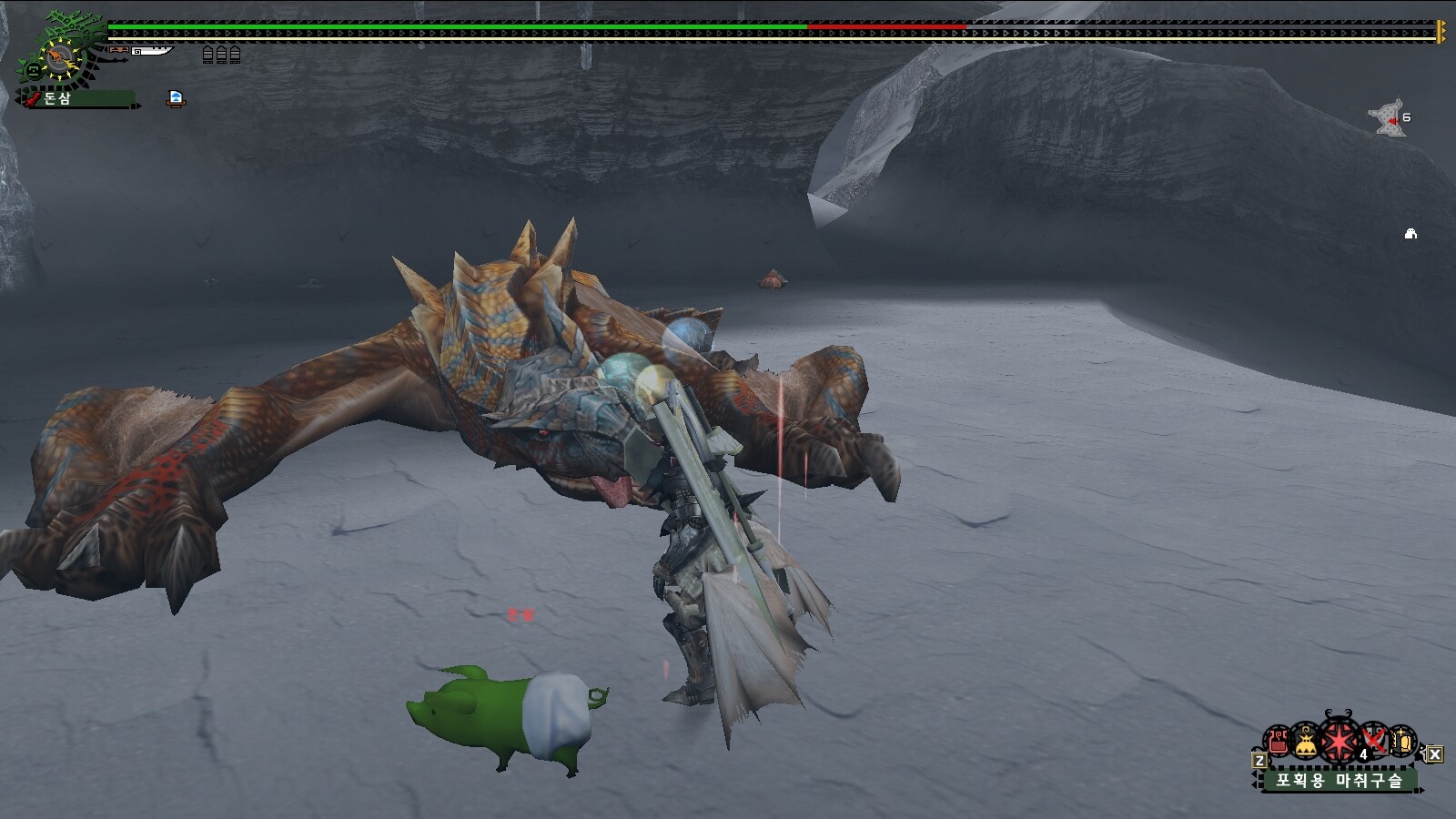Select the yellow bell-shaped item icon
Viewport: 1456px width, 819px height.
point(1307,743)
